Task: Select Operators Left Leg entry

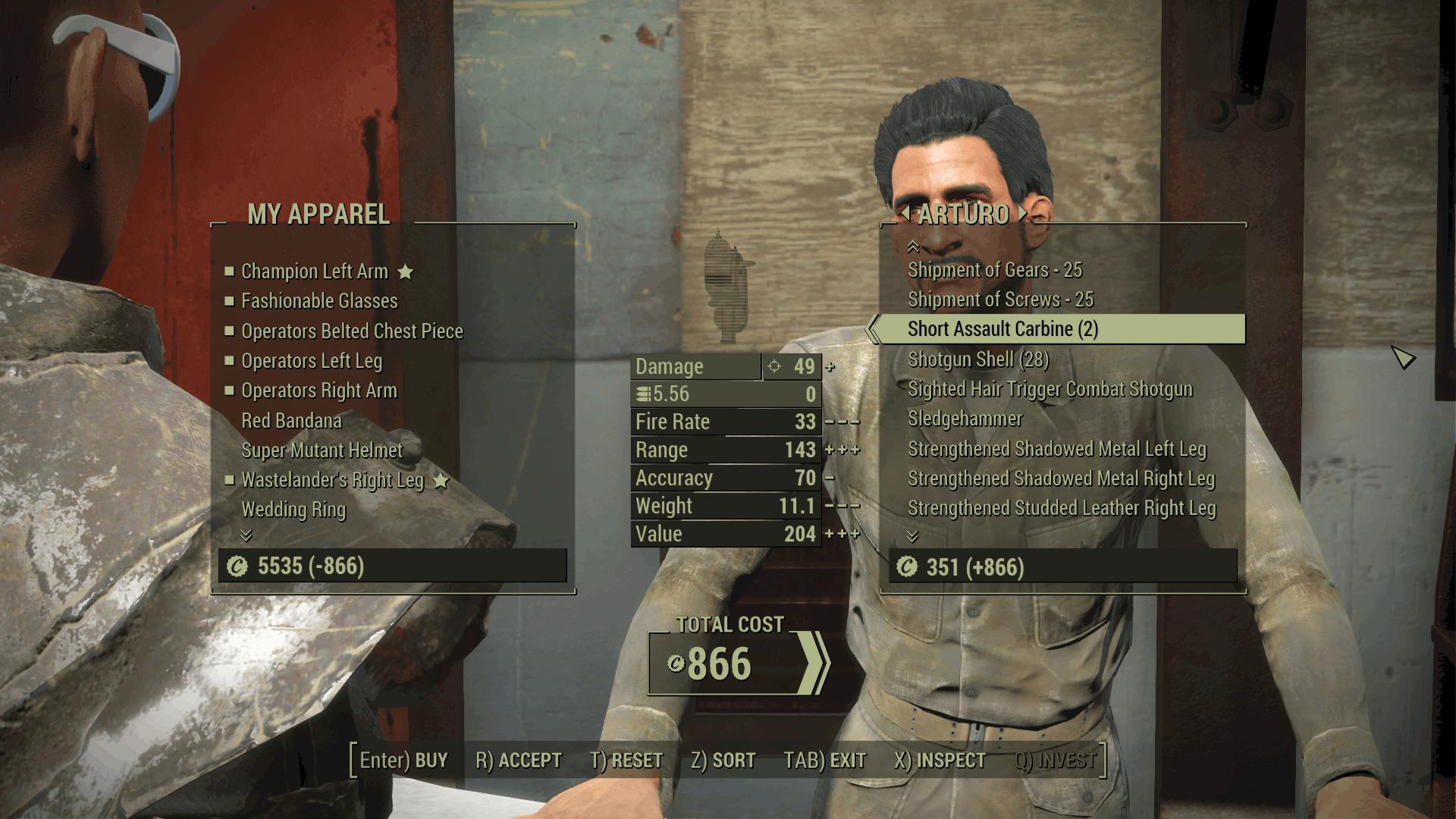Action: coord(312,361)
